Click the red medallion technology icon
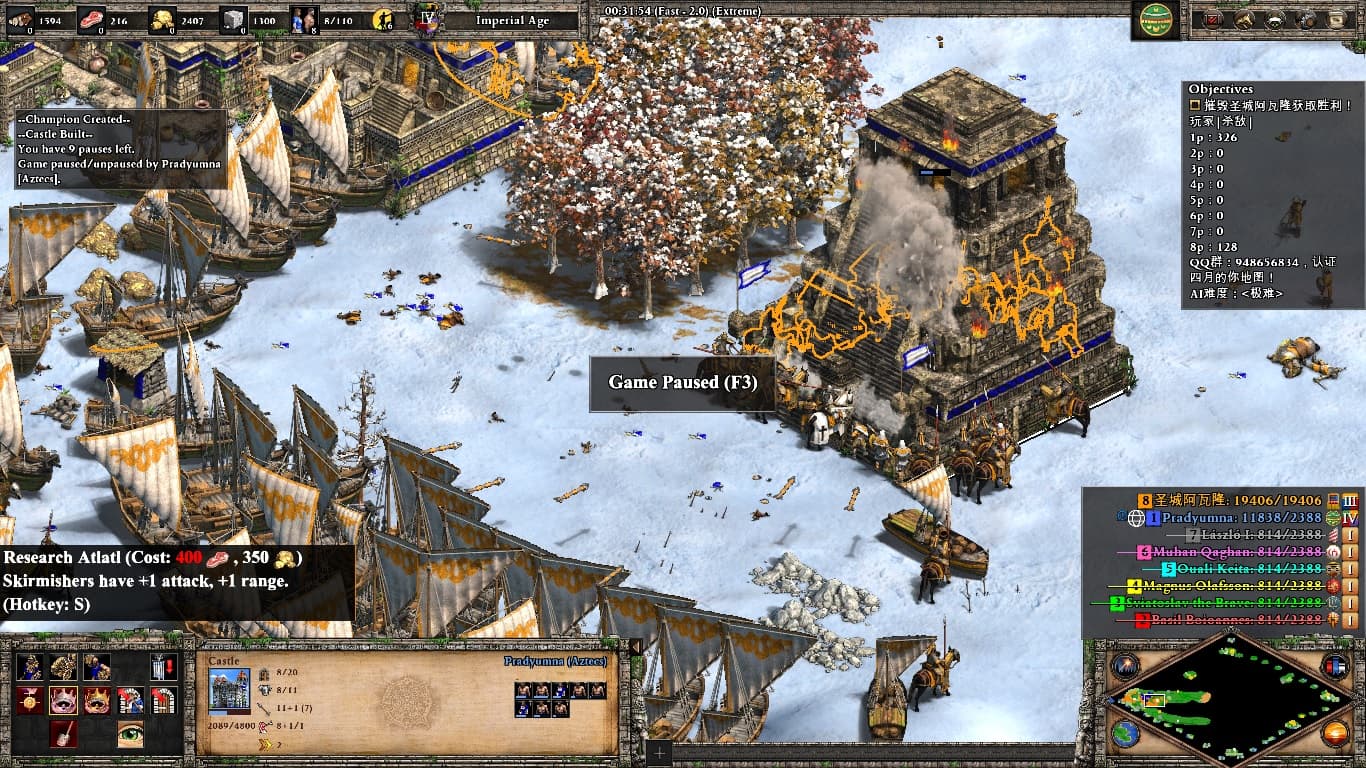The width and height of the screenshot is (1366, 768). coord(30,700)
